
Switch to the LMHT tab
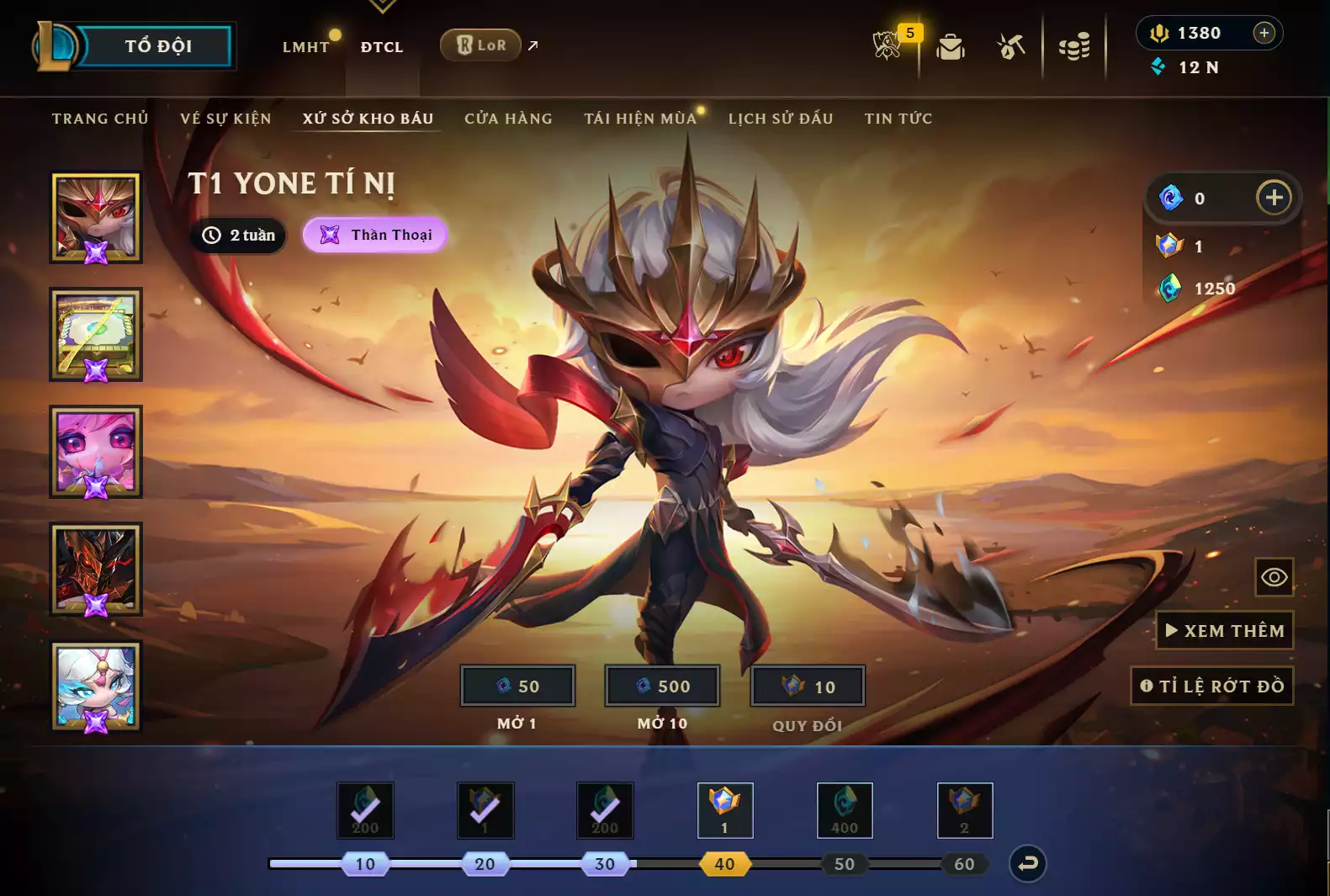(x=305, y=48)
